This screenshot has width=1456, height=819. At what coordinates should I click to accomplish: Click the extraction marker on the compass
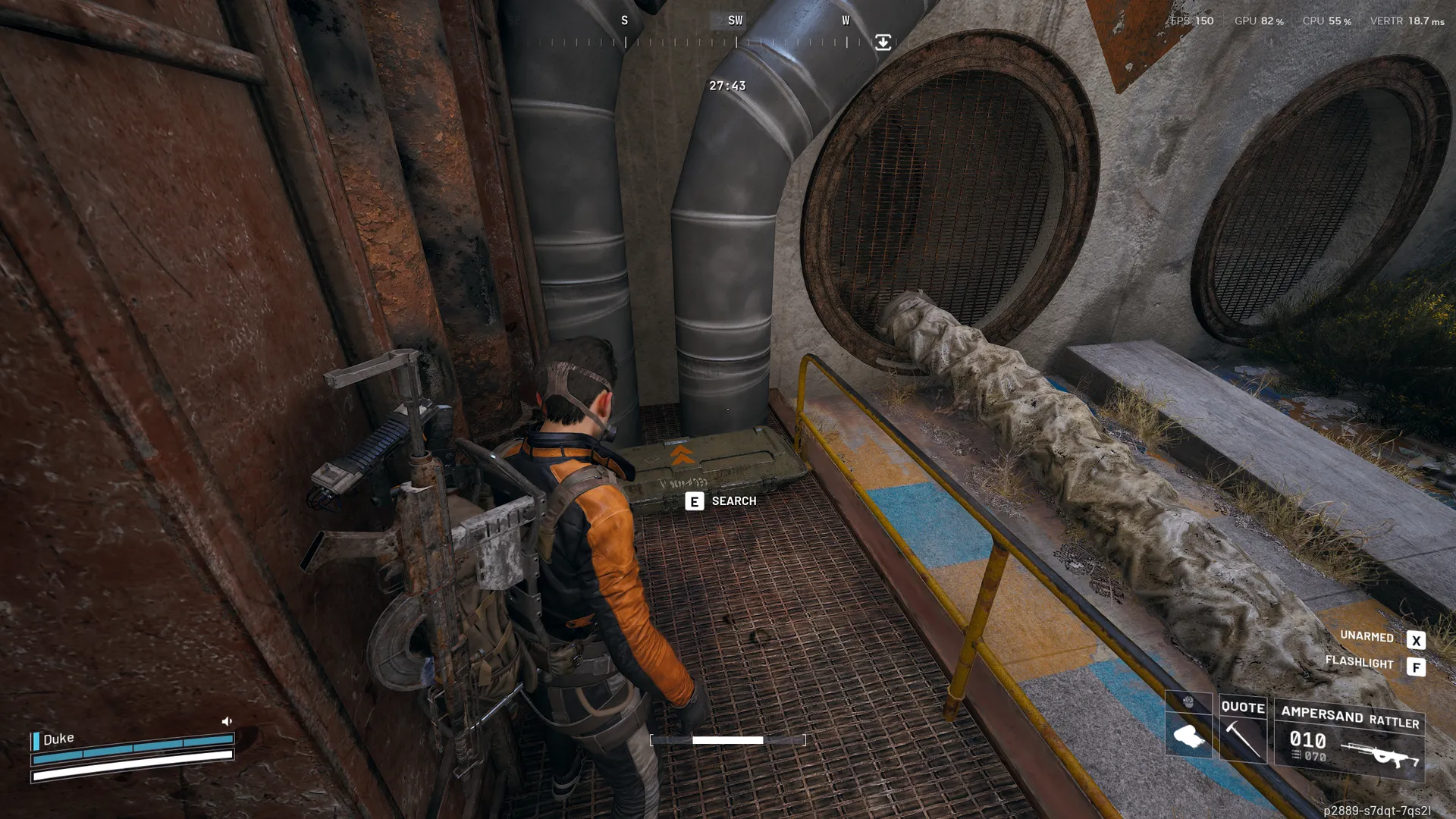coord(883,42)
